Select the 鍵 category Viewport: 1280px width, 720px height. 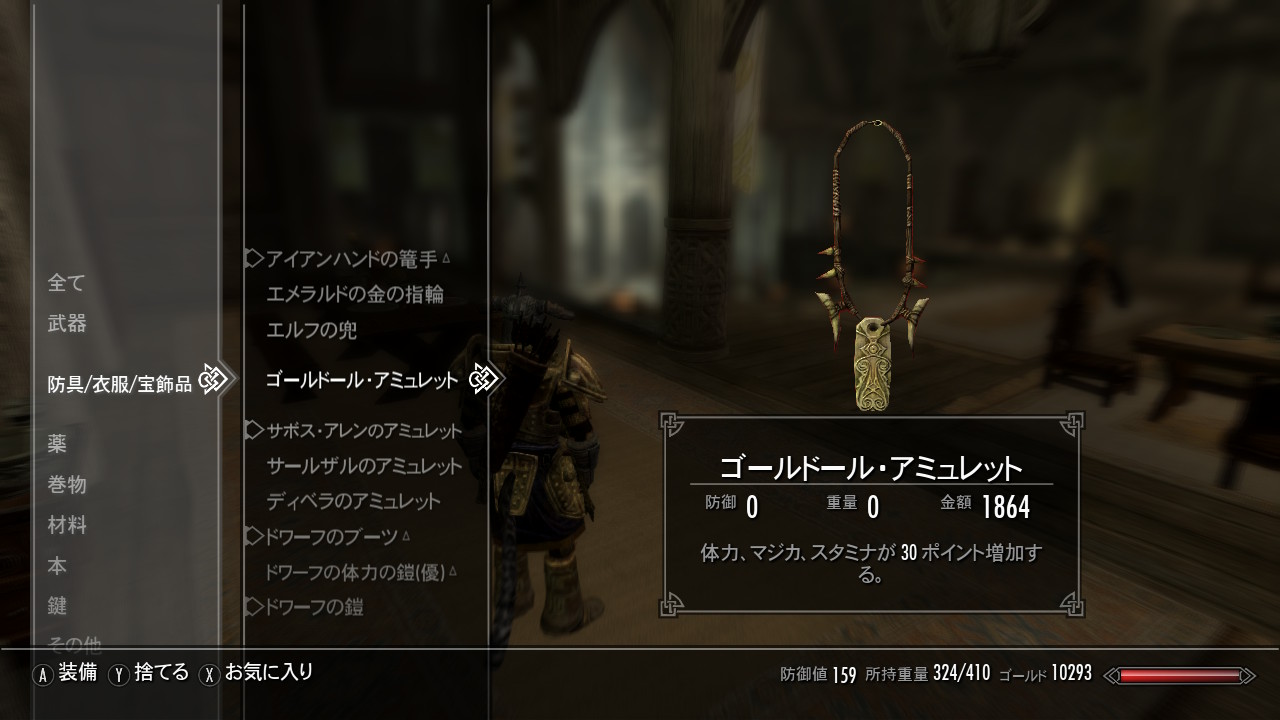(57, 606)
